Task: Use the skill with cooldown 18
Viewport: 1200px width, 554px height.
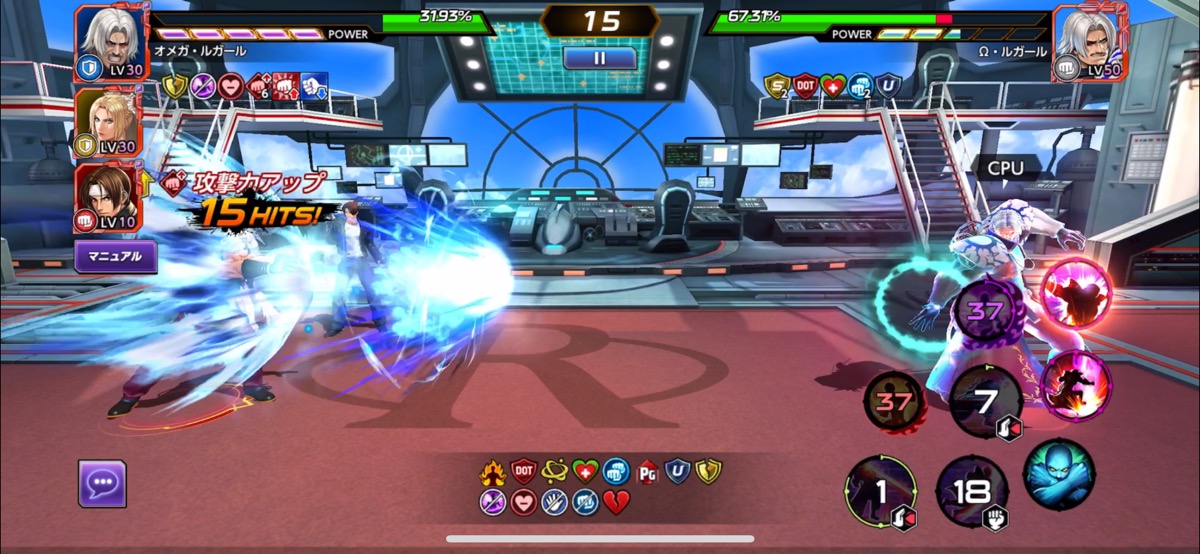Action: (x=971, y=491)
